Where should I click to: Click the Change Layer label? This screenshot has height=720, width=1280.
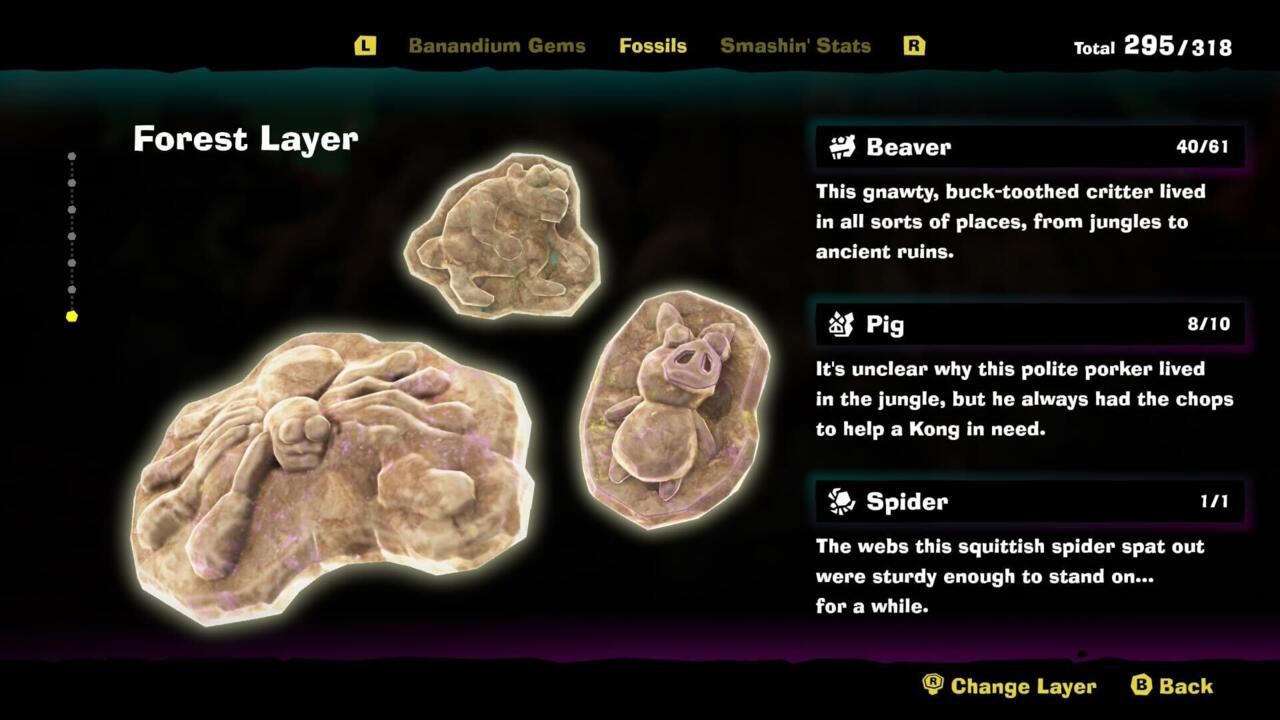tap(1022, 686)
